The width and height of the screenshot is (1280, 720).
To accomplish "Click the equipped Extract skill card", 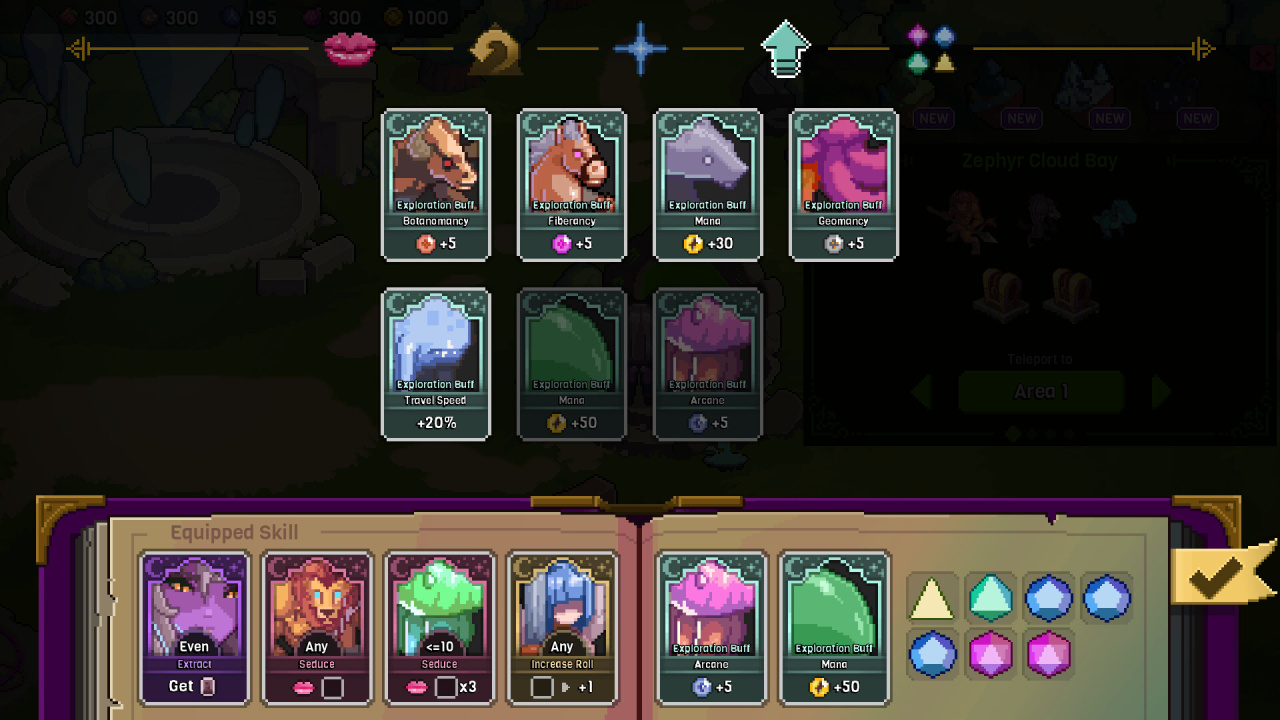I will click(195, 628).
